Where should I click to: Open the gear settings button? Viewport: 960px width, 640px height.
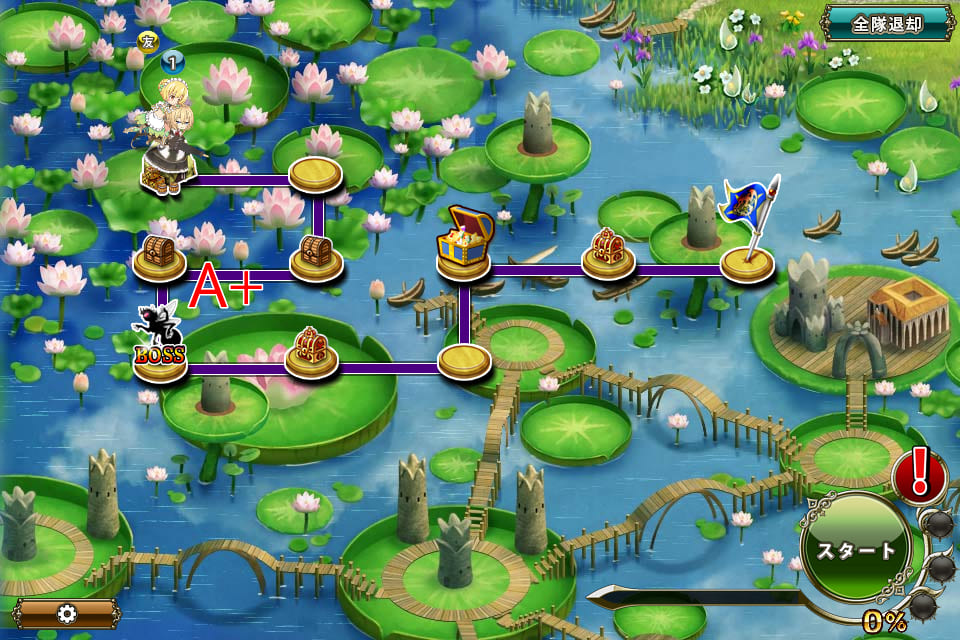[68, 612]
